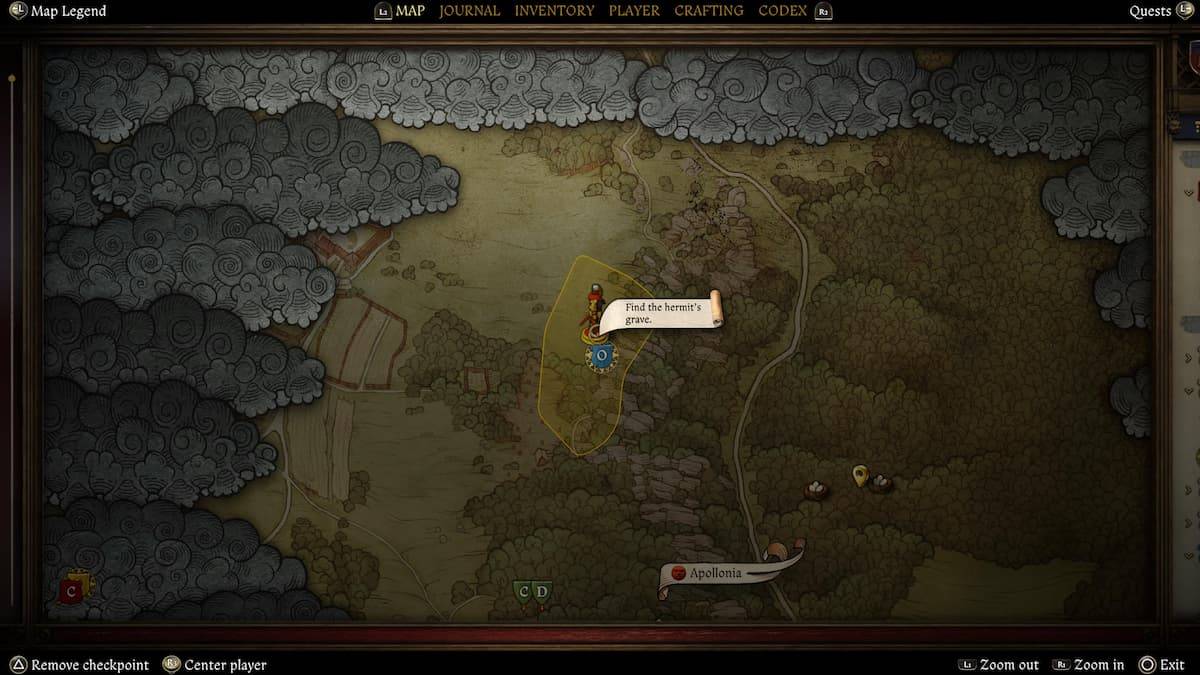
Task: Open the Codex tab
Action: tap(783, 11)
